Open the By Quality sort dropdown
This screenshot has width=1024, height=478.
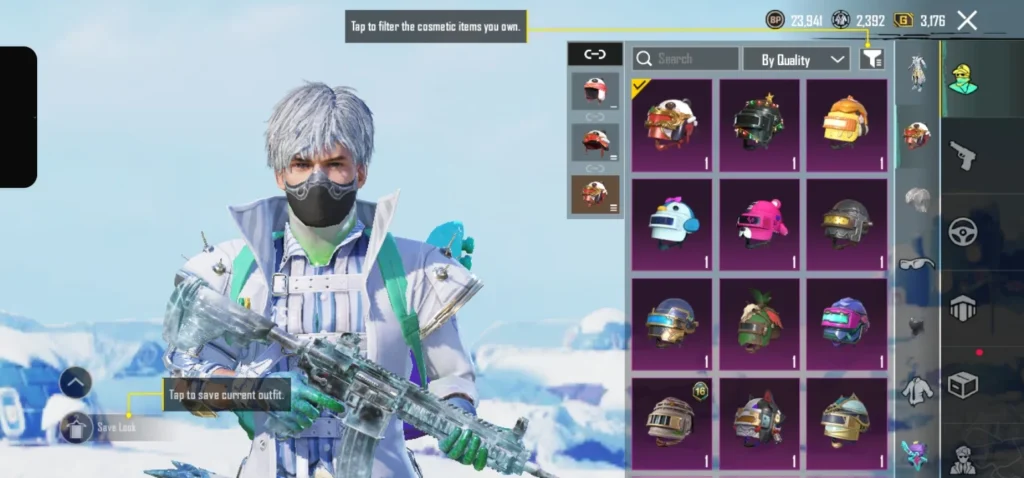(x=796, y=59)
